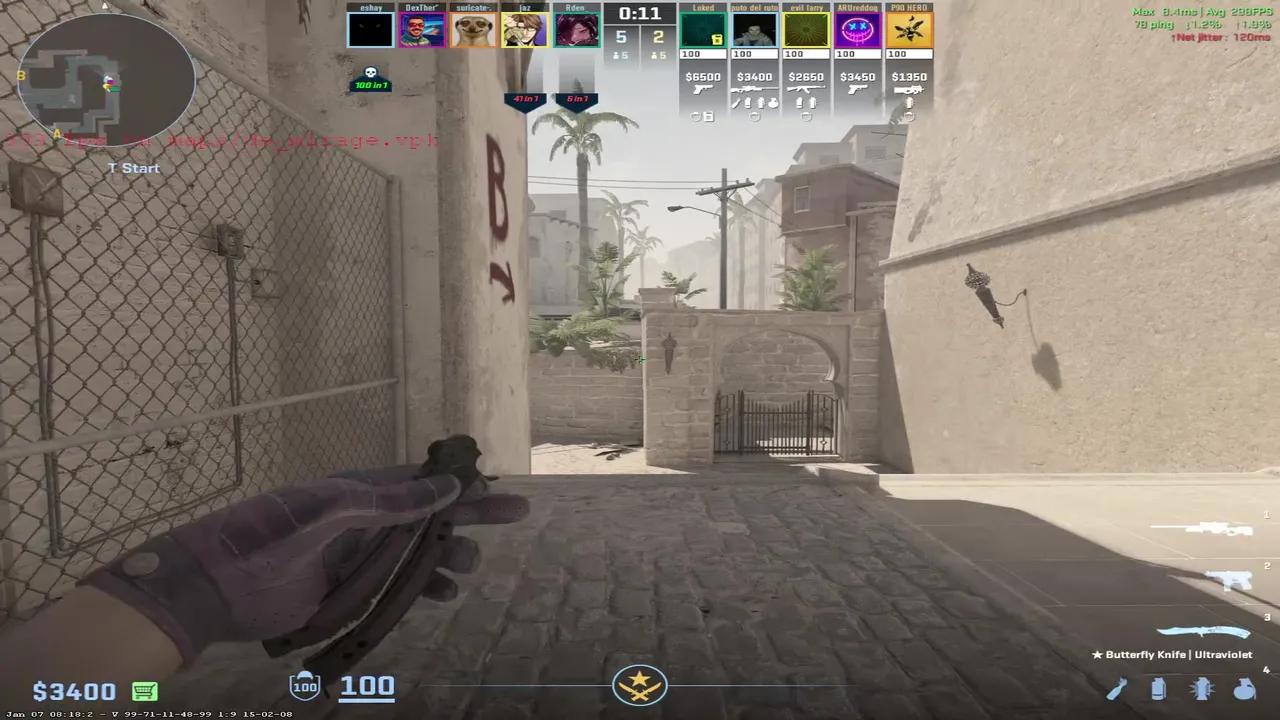Click the 100 health bar
This screenshot has width=1280, height=720.
[367, 685]
